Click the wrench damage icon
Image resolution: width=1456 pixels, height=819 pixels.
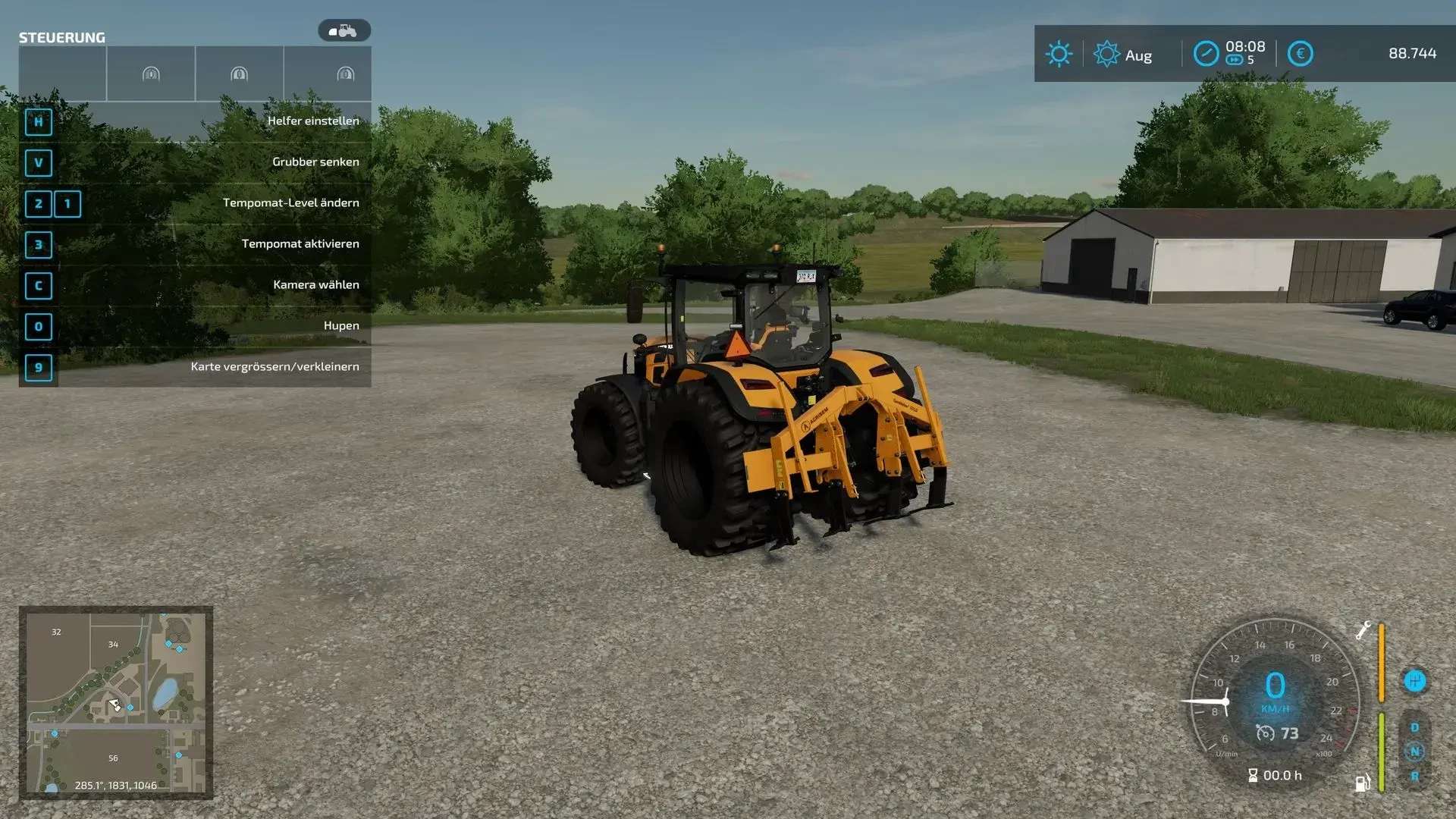click(x=1363, y=629)
